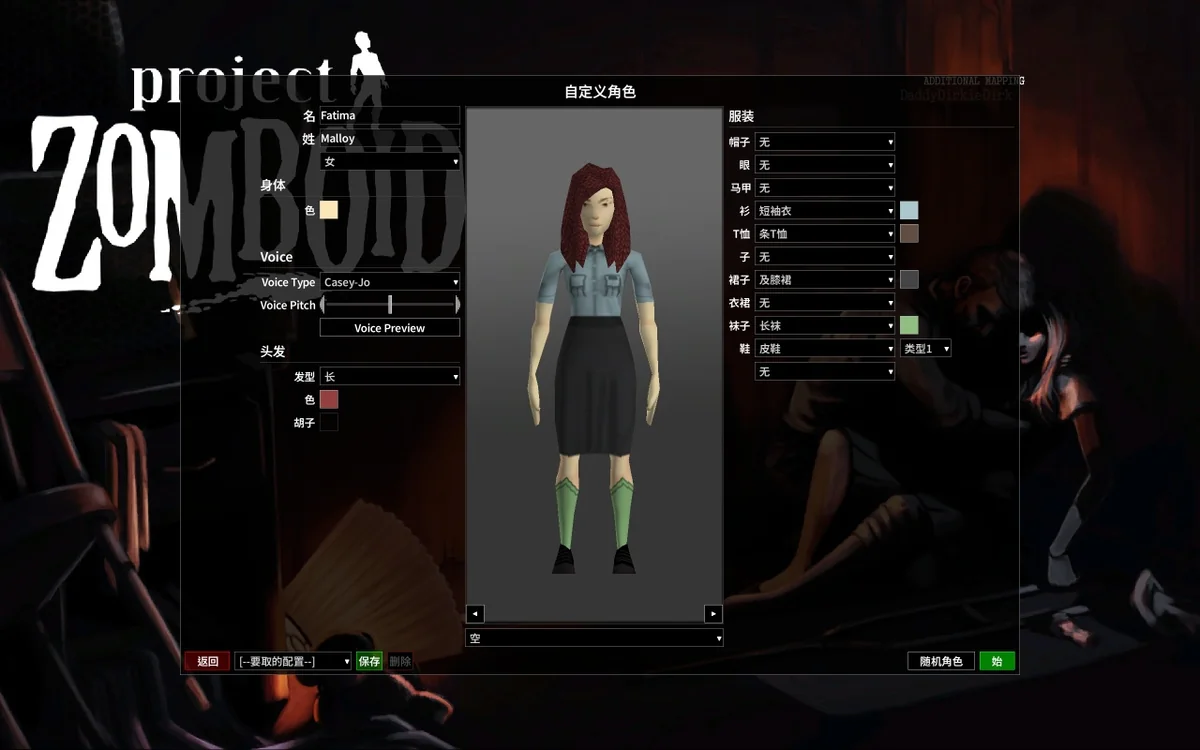Open the saved configuration preset dropdown

click(293, 661)
